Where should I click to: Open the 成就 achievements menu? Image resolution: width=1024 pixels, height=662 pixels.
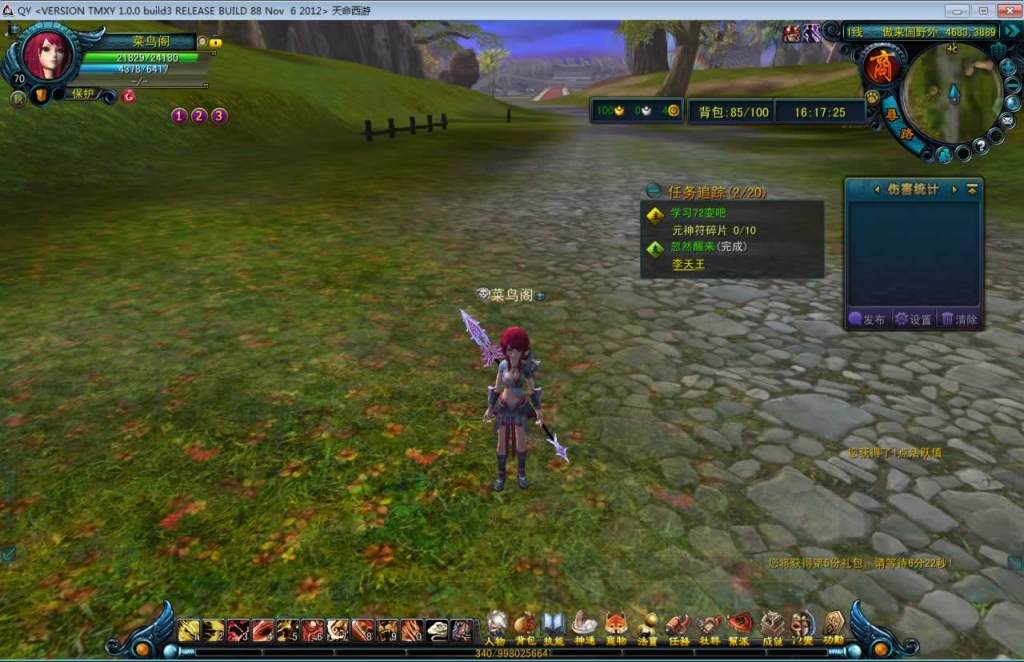(x=771, y=627)
